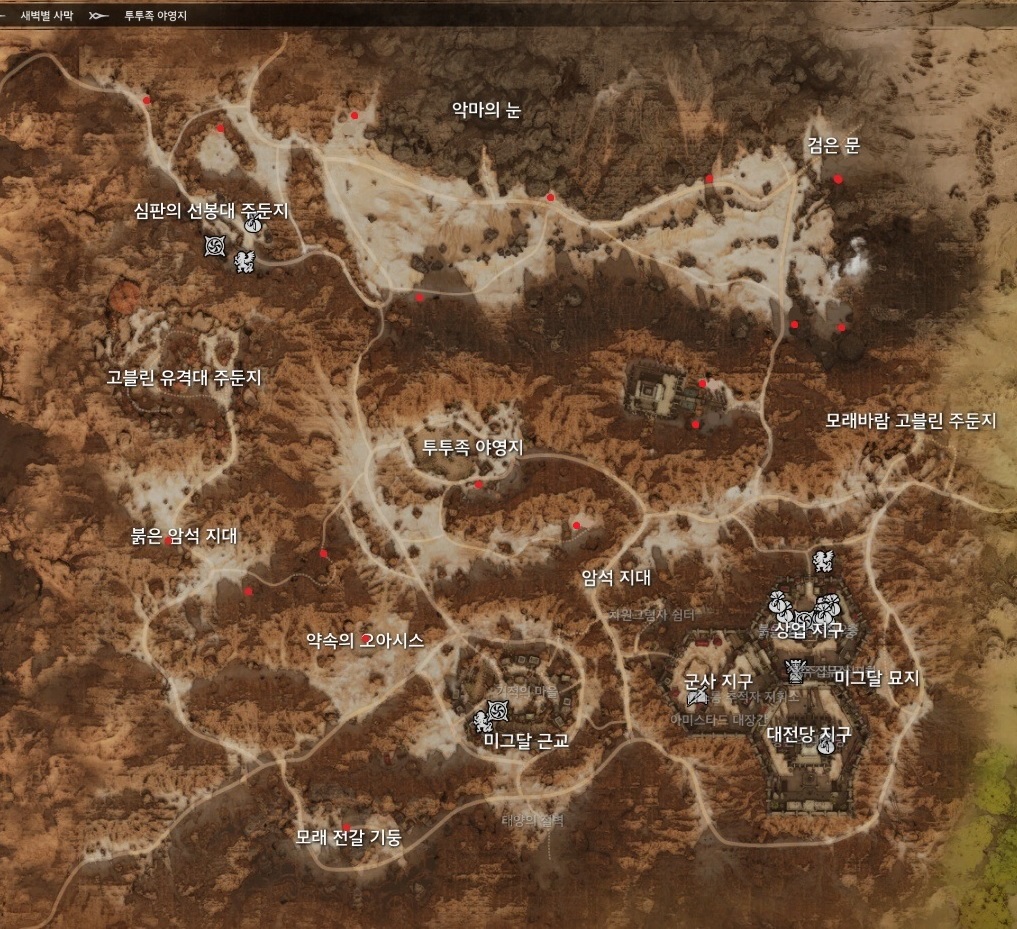The width and height of the screenshot is (1017, 929).
Task: Click the 약속의 오아시스 map label
Action: point(366,639)
